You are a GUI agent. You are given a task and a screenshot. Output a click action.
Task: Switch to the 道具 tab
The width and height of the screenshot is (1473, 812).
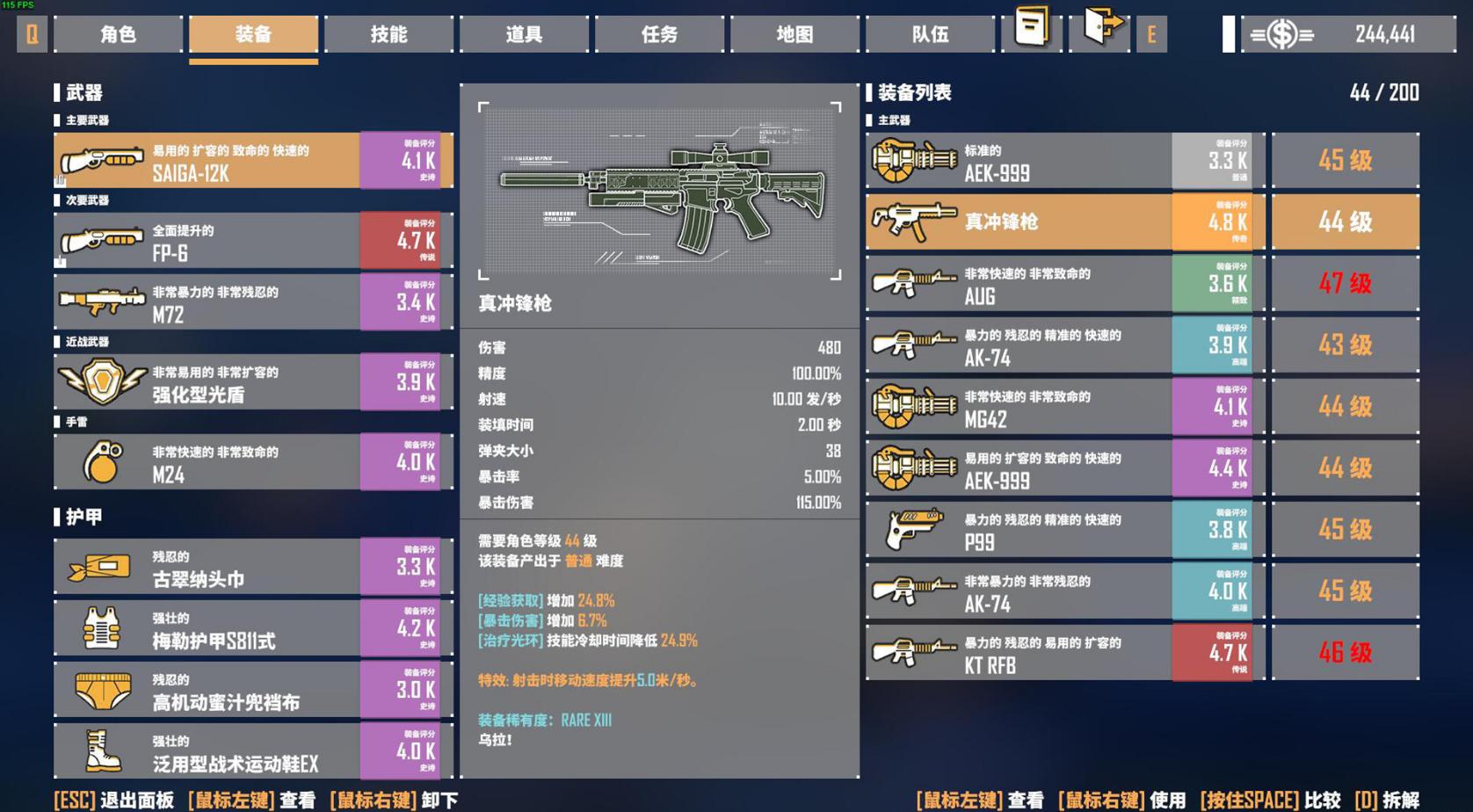[524, 34]
